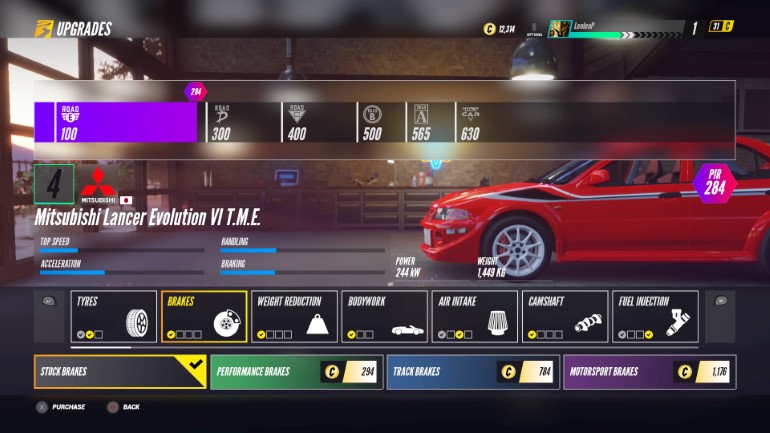Choose the Fuel Injection category

655,316
